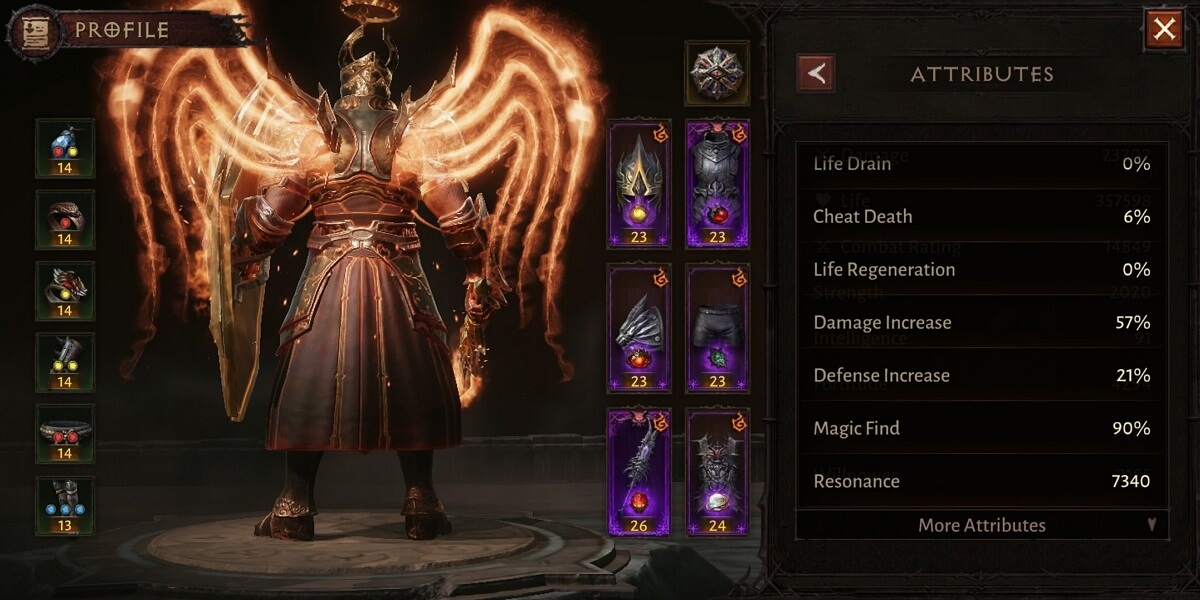Choose the level 13 boots slot
Image resolution: width=1200 pixels, height=600 pixels.
click(x=65, y=505)
